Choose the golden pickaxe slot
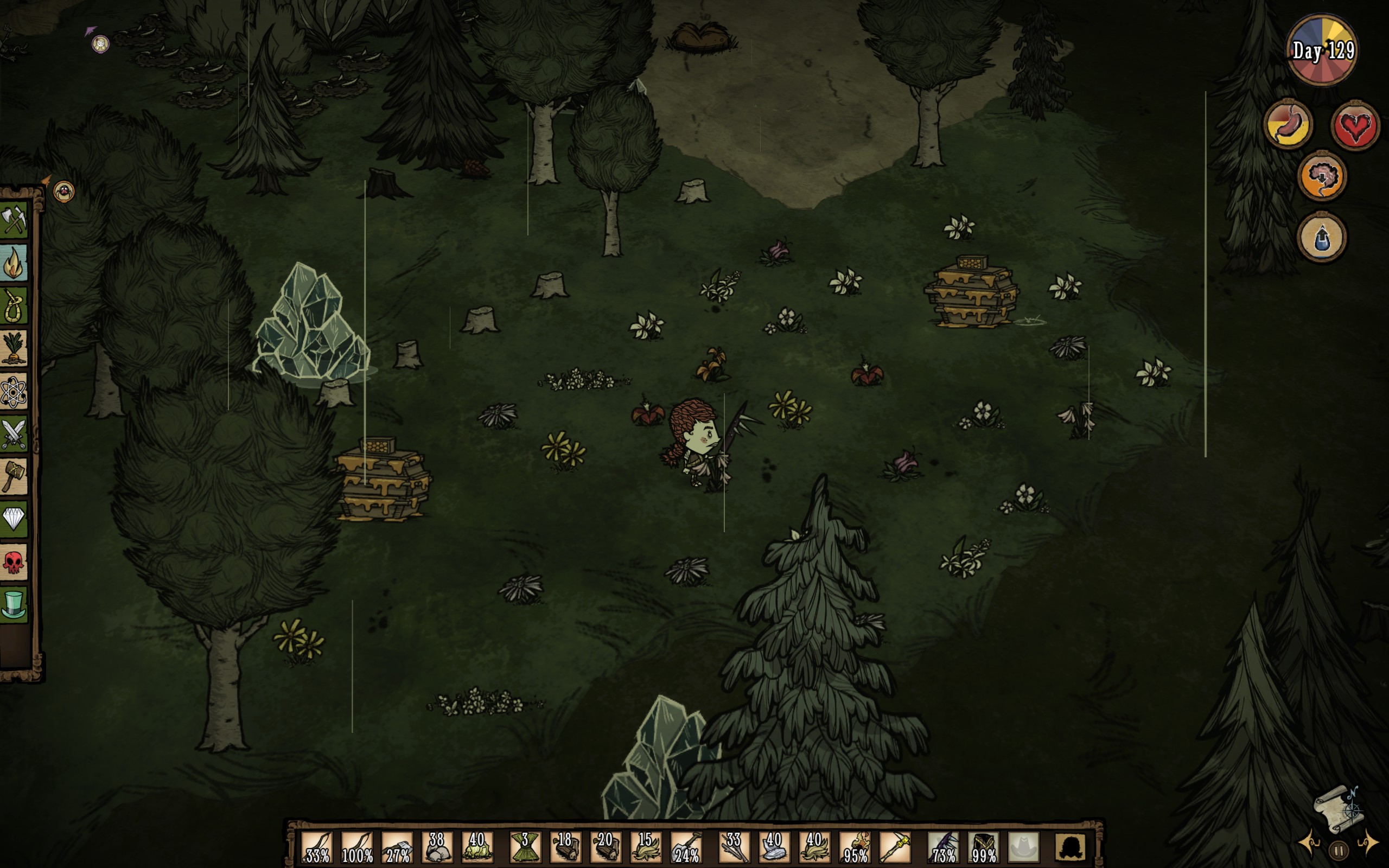Image resolution: width=1389 pixels, height=868 pixels. pyautogui.click(x=895, y=847)
